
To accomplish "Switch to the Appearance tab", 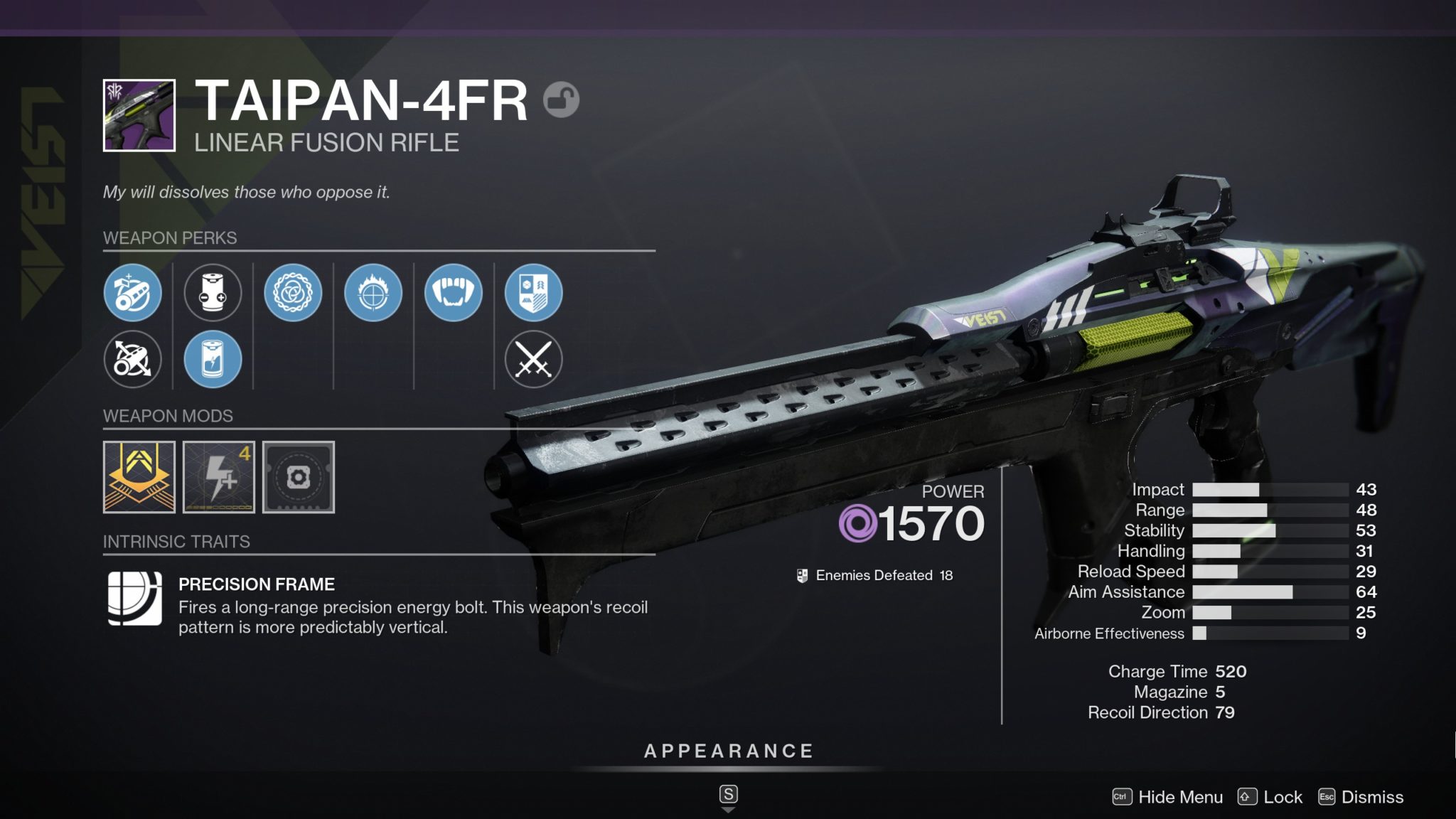I will click(x=728, y=749).
